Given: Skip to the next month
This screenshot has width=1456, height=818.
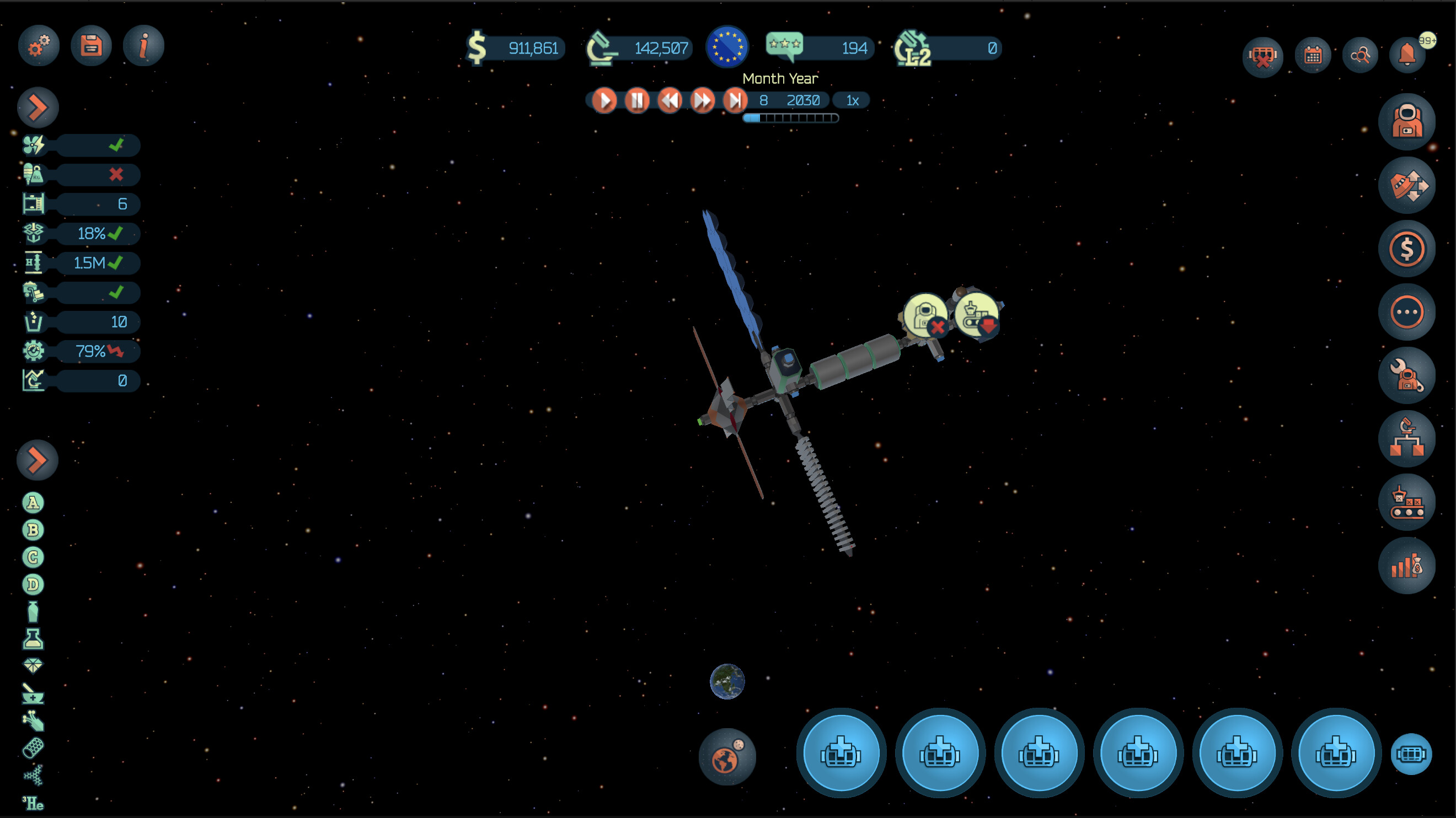Looking at the screenshot, I should [735, 100].
